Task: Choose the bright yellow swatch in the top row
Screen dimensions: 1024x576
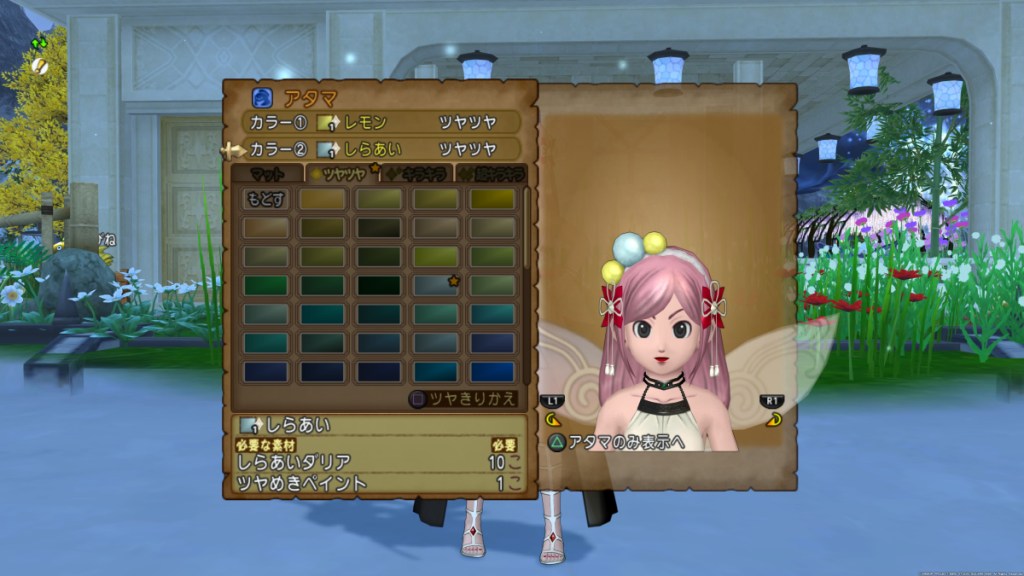Action: [493, 199]
